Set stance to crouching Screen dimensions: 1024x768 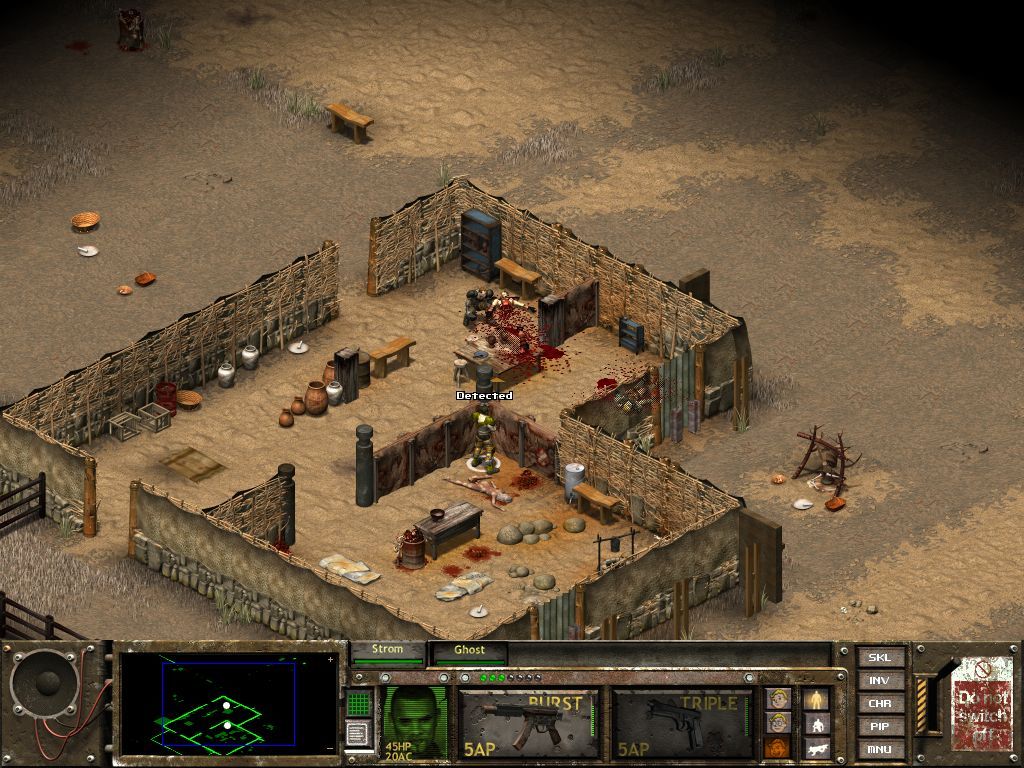816,723
